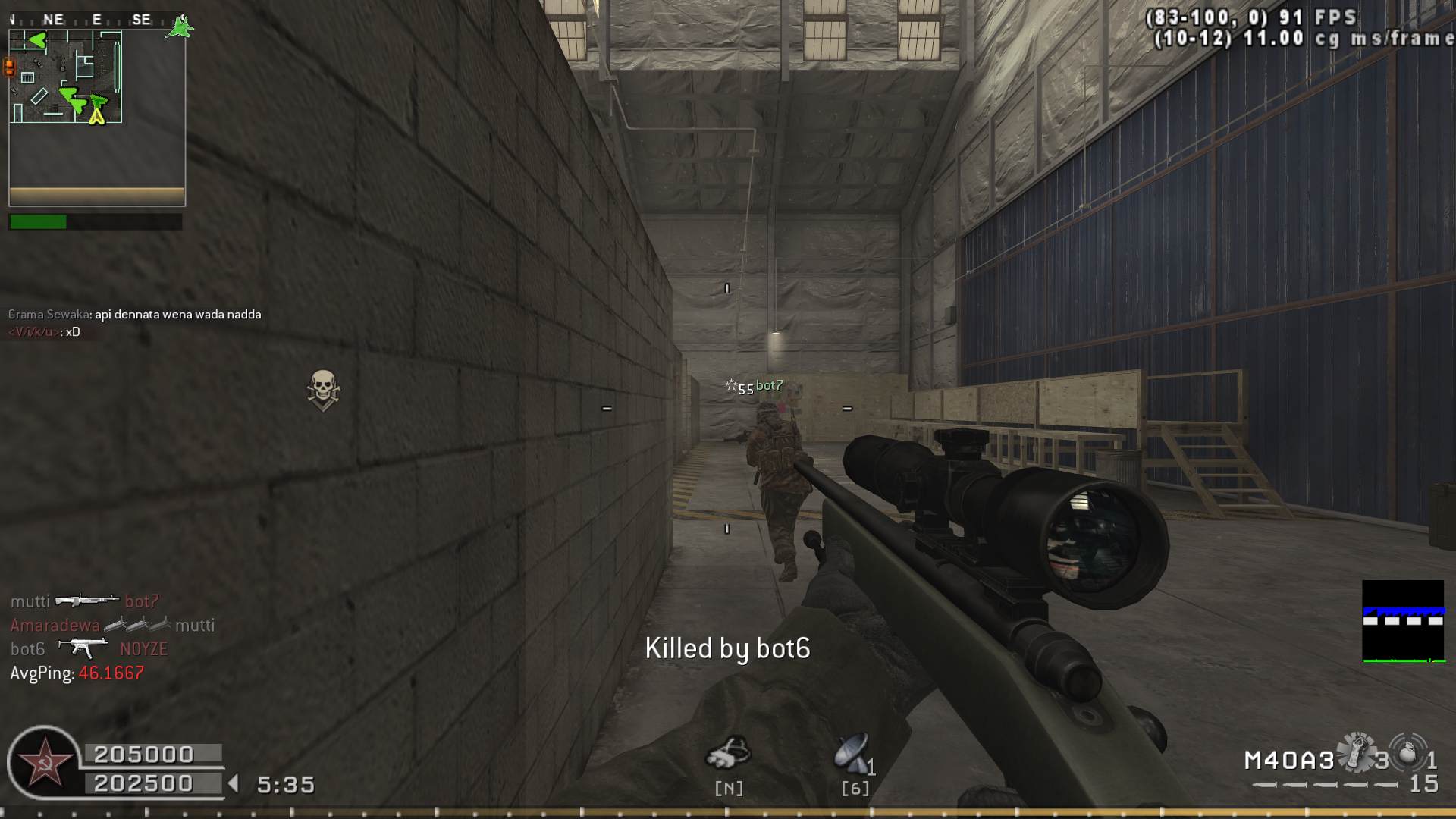1456x819 pixels.
Task: Activate the UAV radar dish killstreak icon
Action: pos(852,752)
